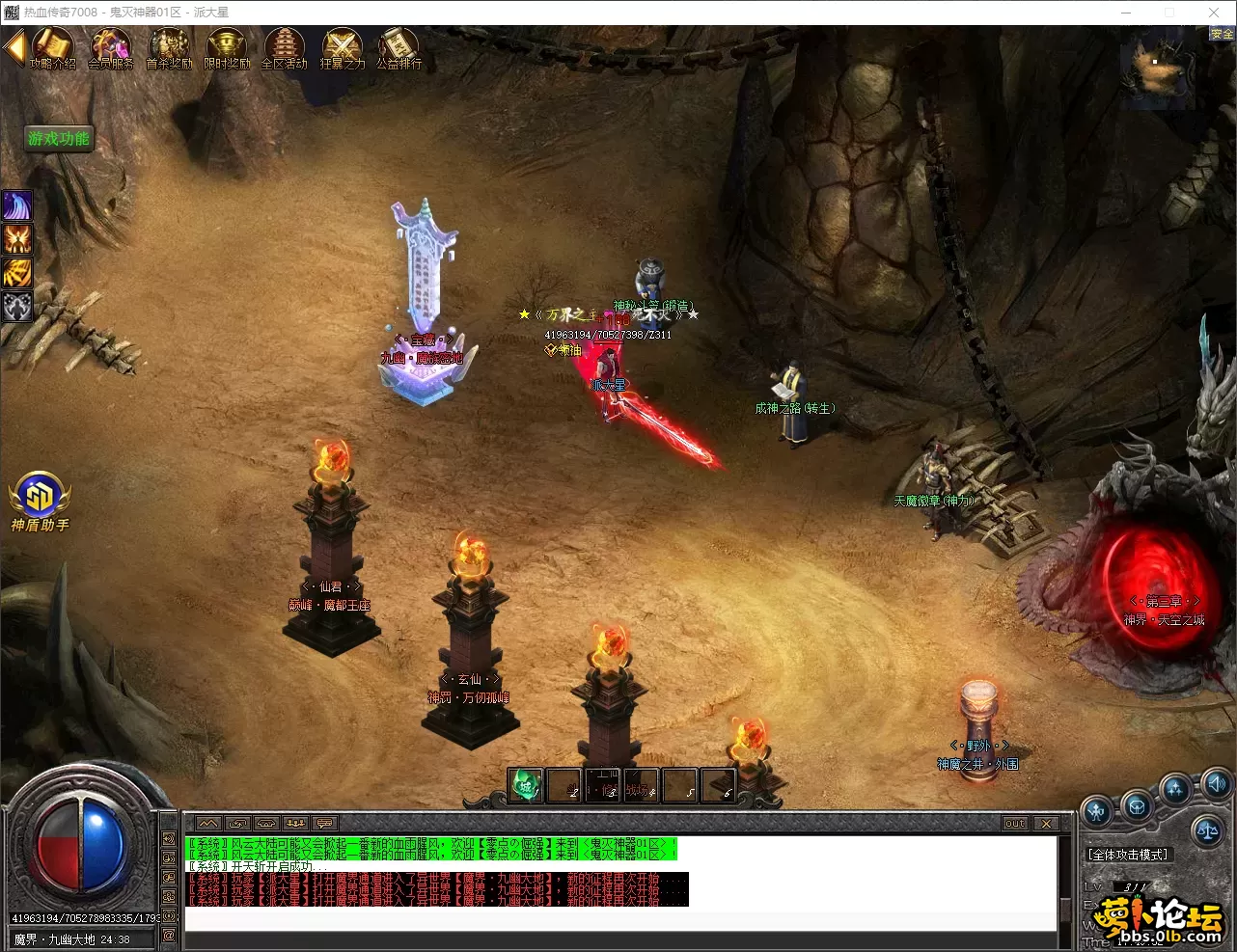Image resolution: width=1237 pixels, height=952 pixels.
Task: Click the chat panel's out button
Action: 1015,824
